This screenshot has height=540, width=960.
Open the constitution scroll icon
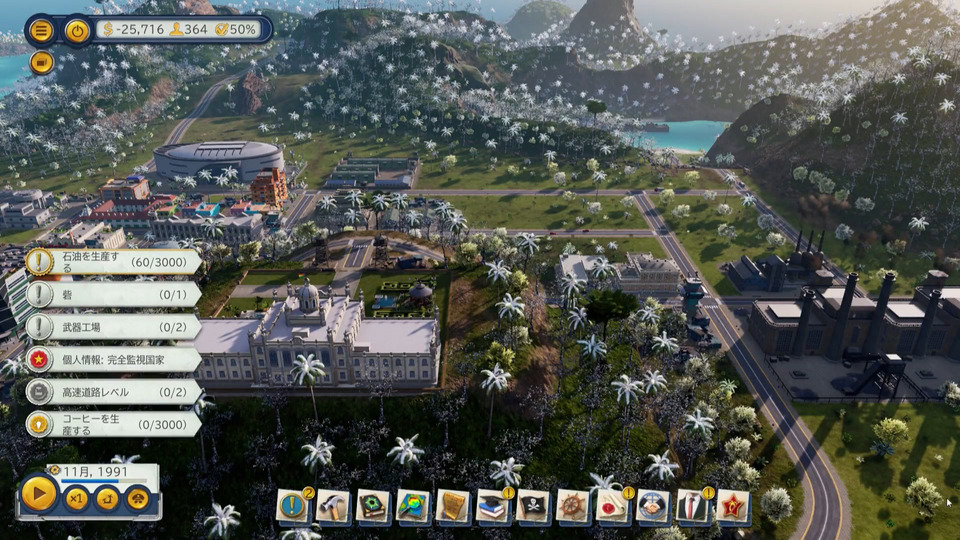pyautogui.click(x=453, y=505)
